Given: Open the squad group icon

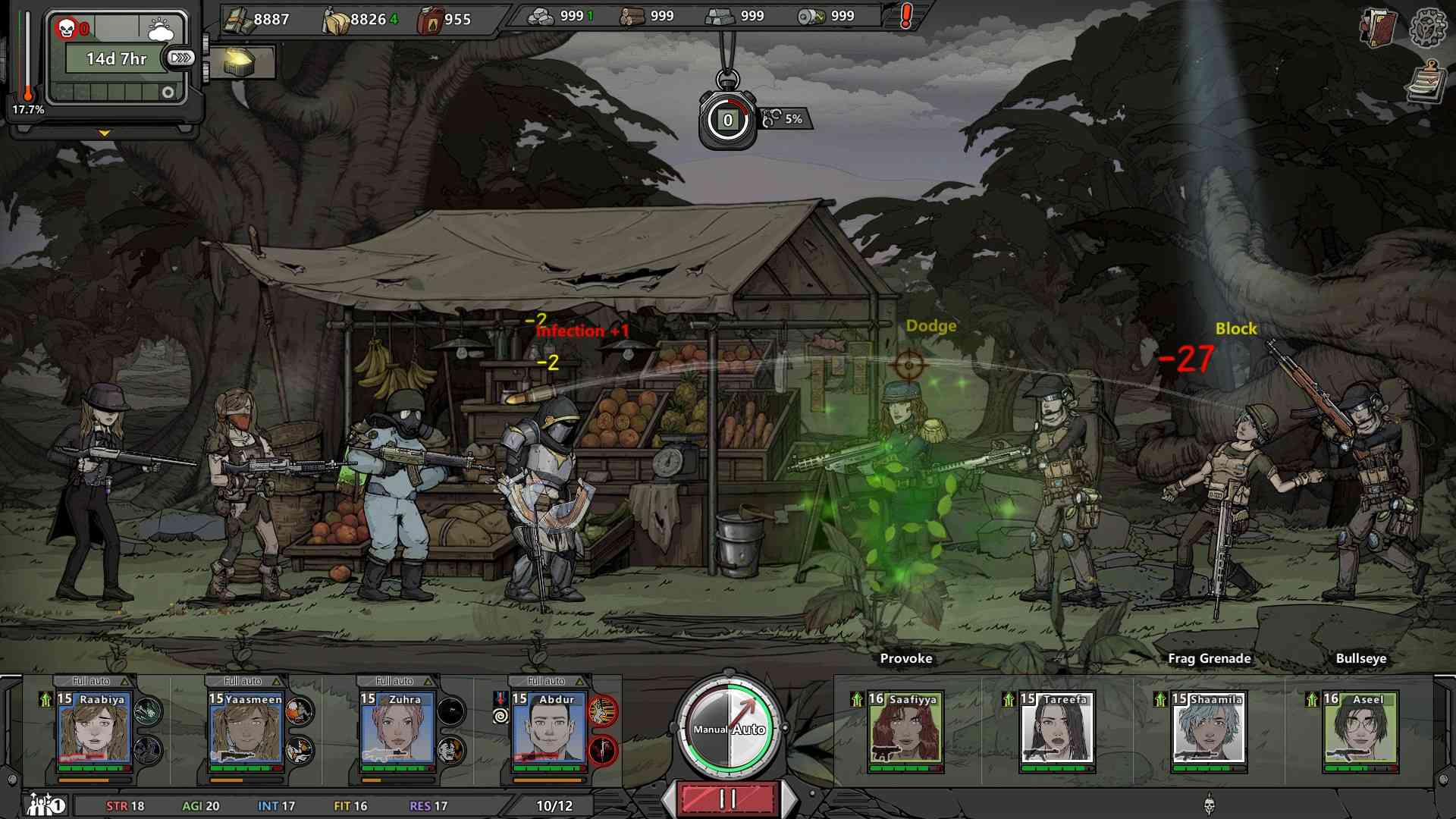Looking at the screenshot, I should tap(46, 805).
